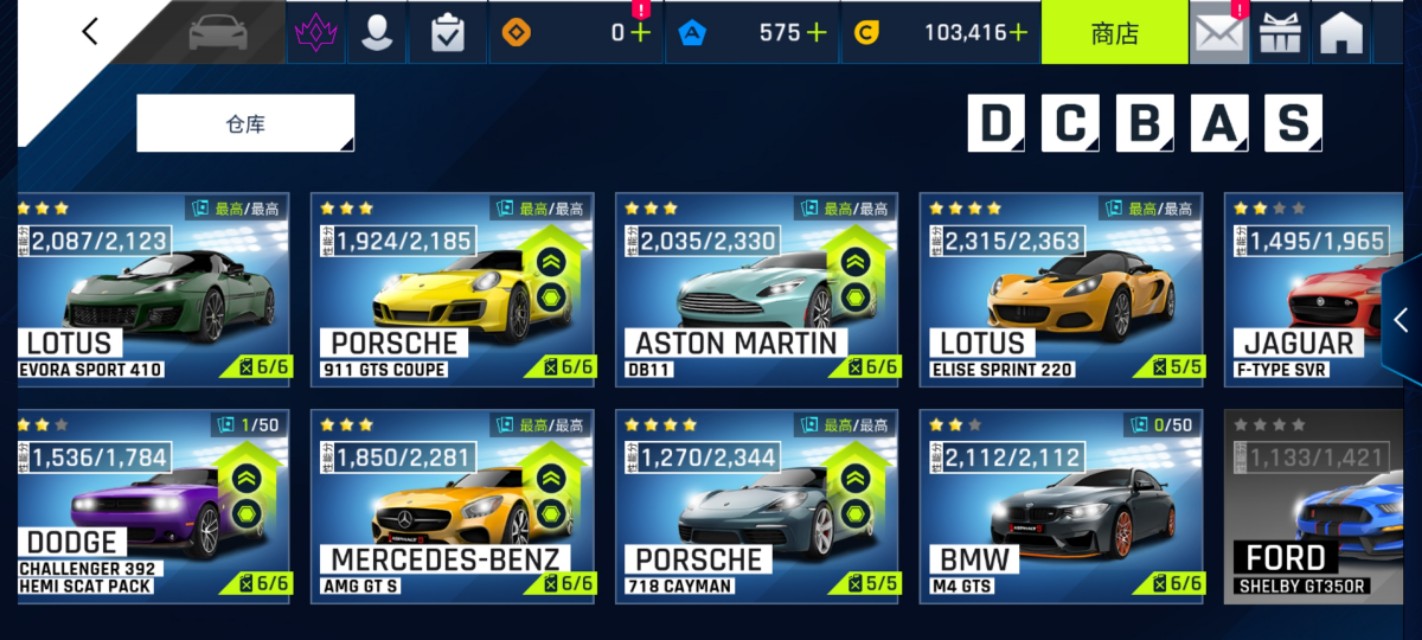Open the gift box rewards
Image resolution: width=1422 pixels, height=640 pixels.
click(1280, 33)
